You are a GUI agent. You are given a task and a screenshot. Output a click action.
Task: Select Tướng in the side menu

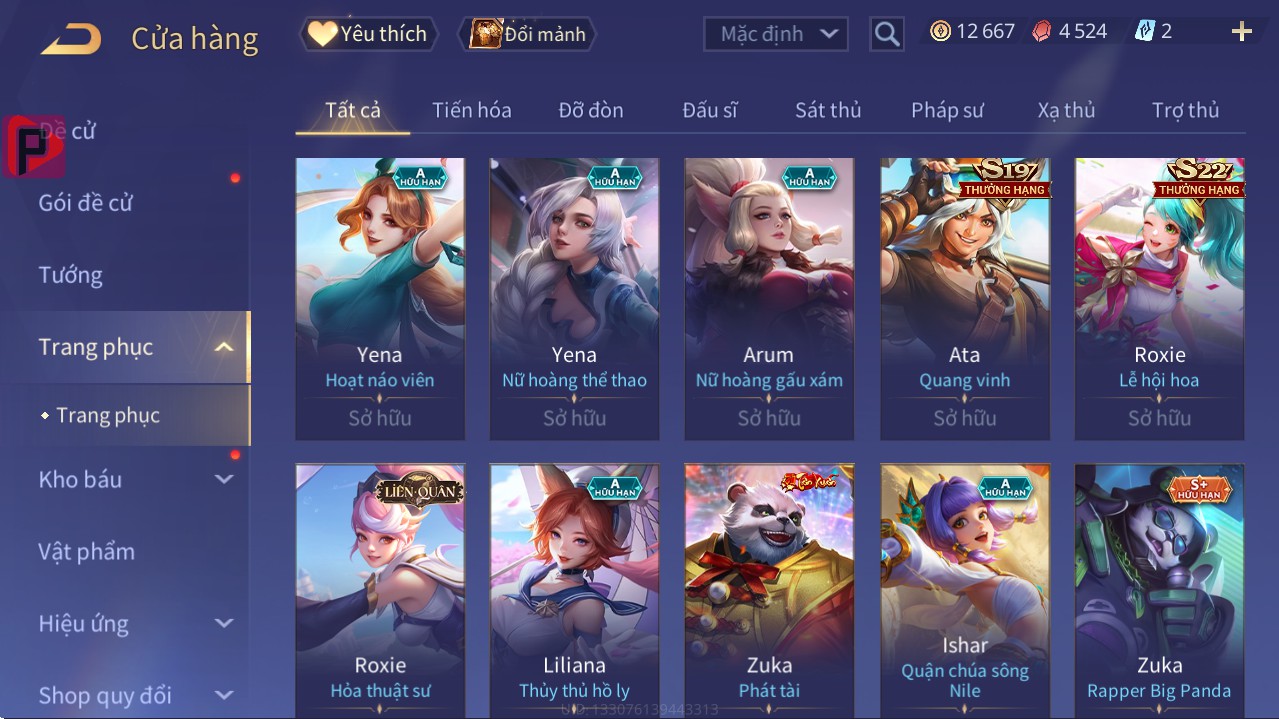71,275
